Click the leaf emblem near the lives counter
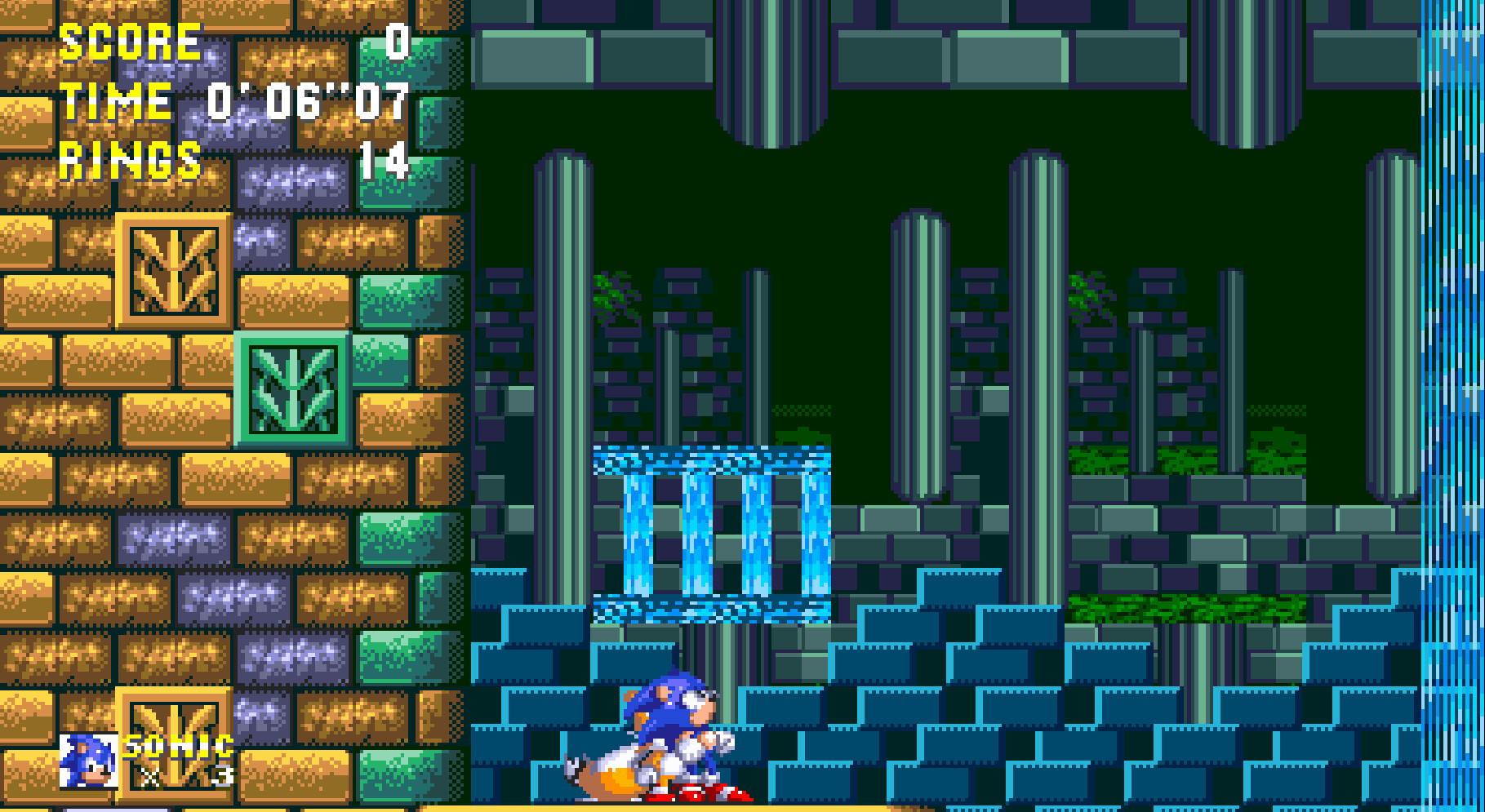This screenshot has height=812, width=1485. click(174, 743)
